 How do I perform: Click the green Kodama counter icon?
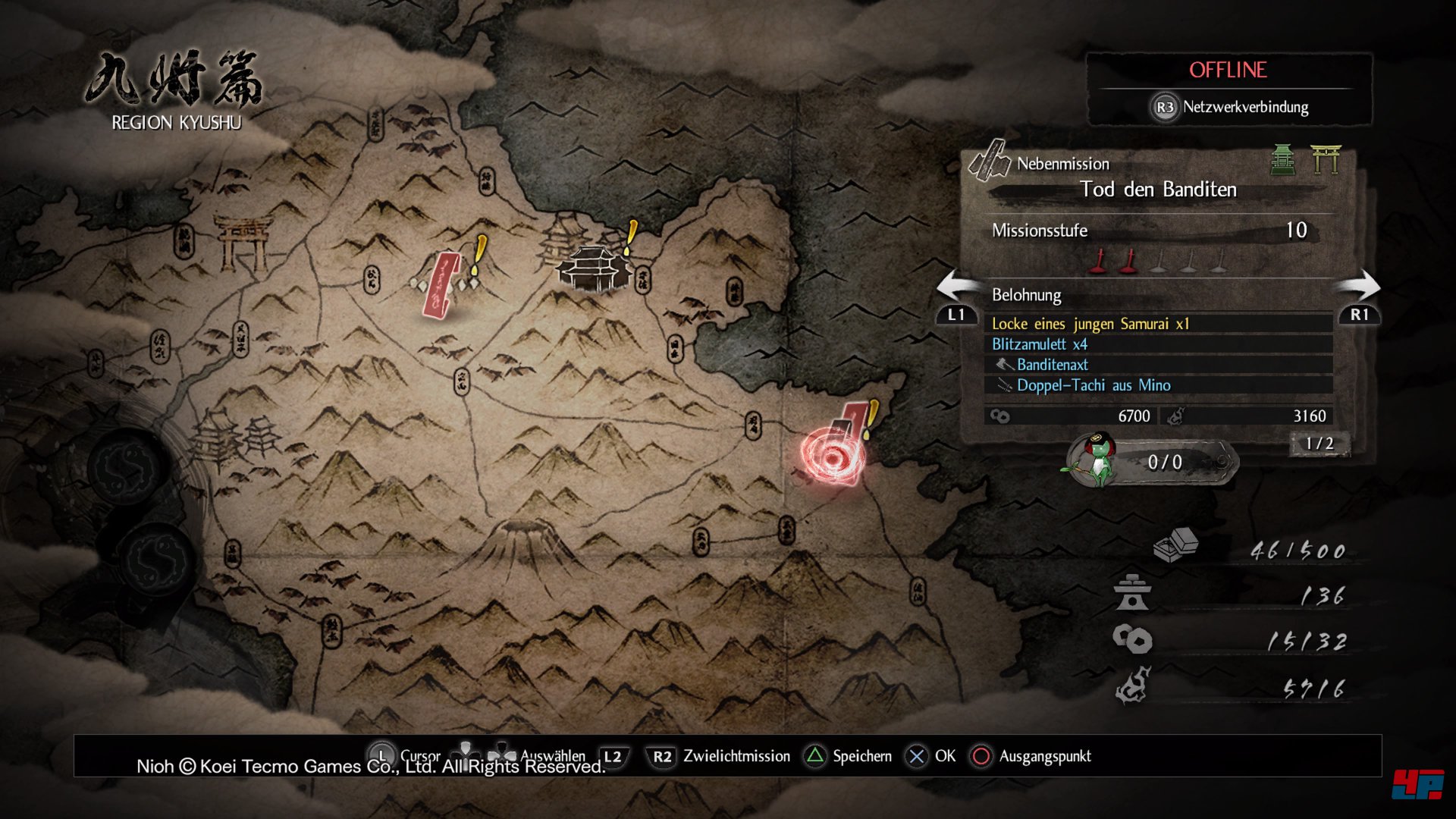[1097, 460]
